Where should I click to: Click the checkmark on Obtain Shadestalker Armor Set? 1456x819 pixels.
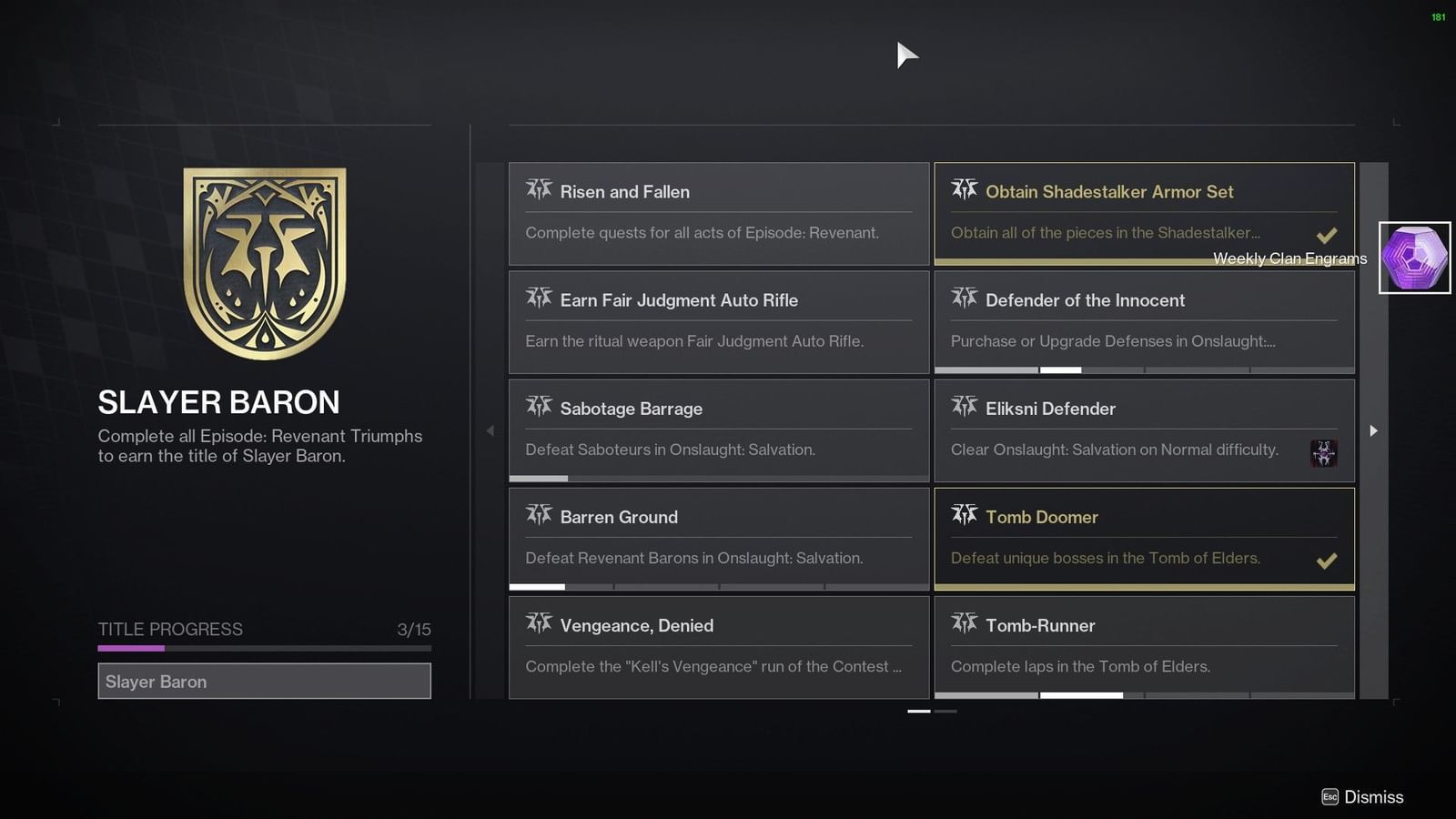pos(1327,234)
